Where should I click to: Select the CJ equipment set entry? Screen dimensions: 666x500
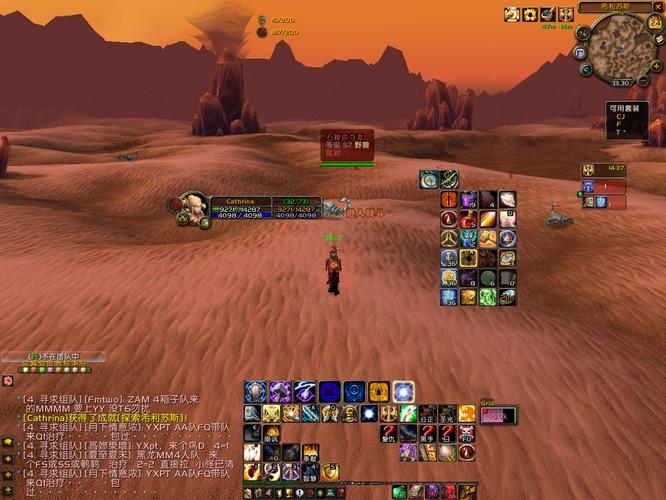coord(620,116)
